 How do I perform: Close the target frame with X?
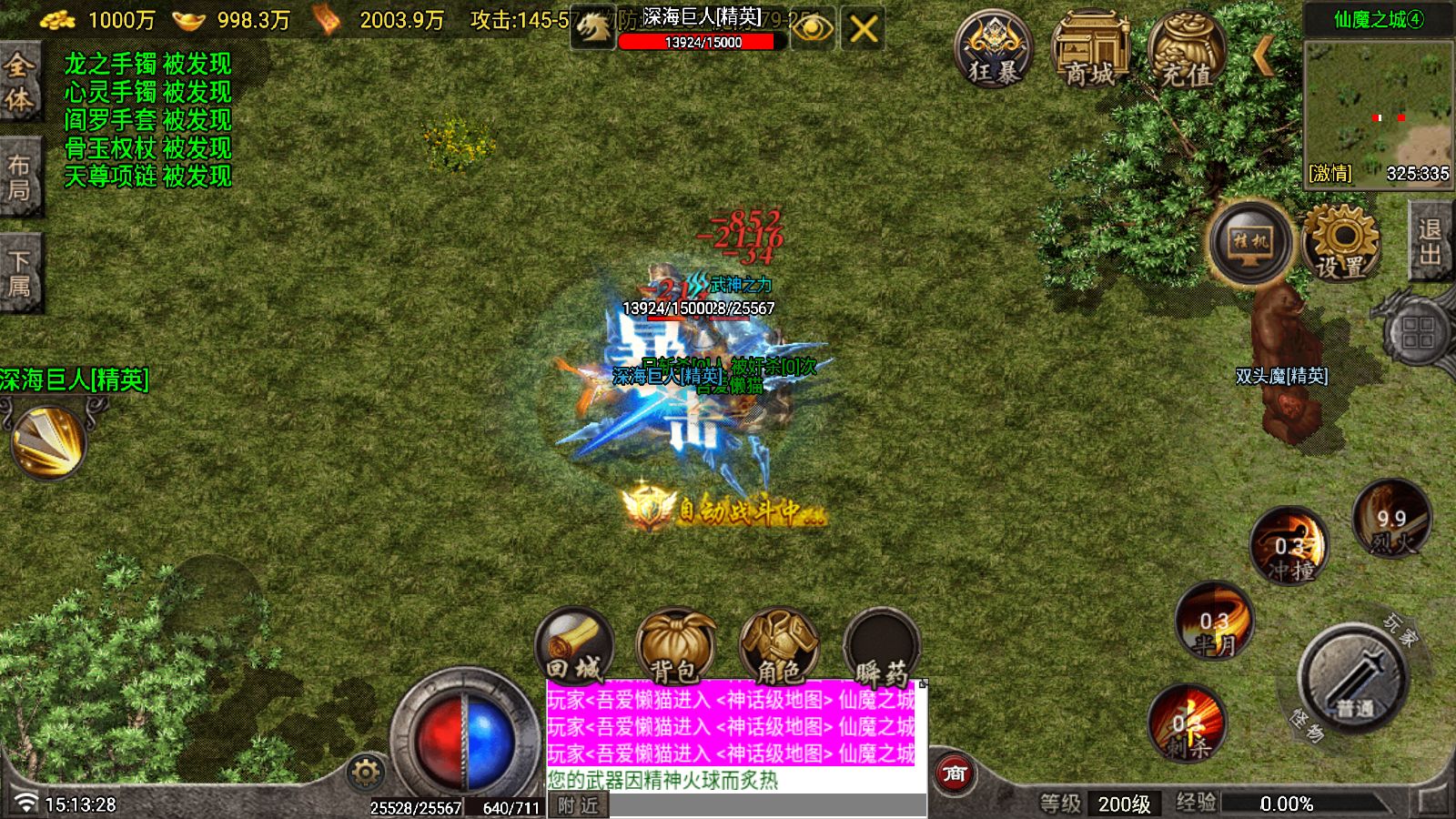point(863,30)
